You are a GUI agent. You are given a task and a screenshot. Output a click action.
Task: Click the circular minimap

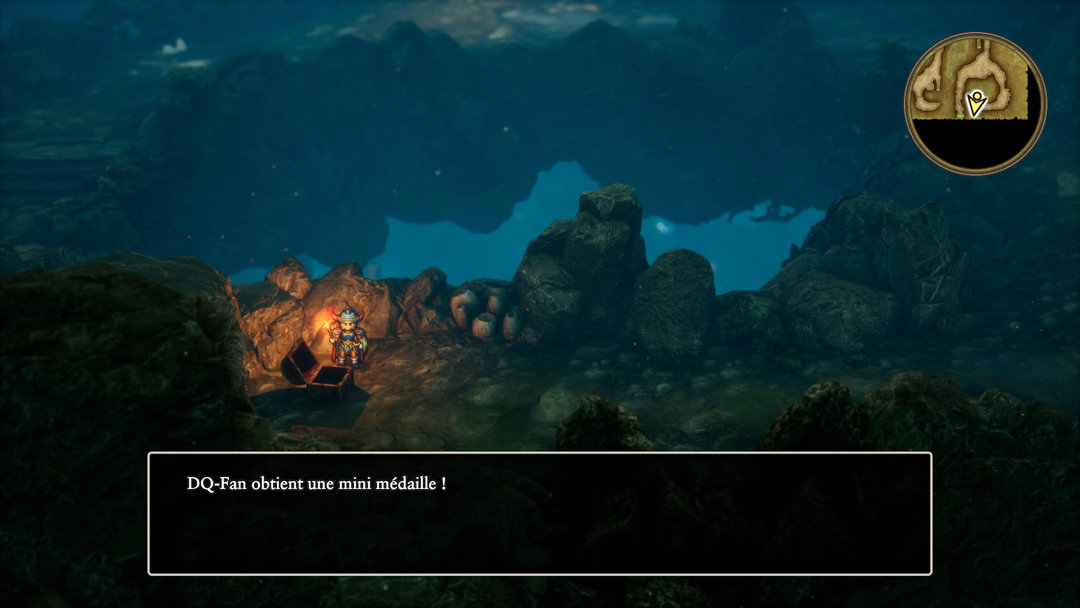[x=975, y=103]
